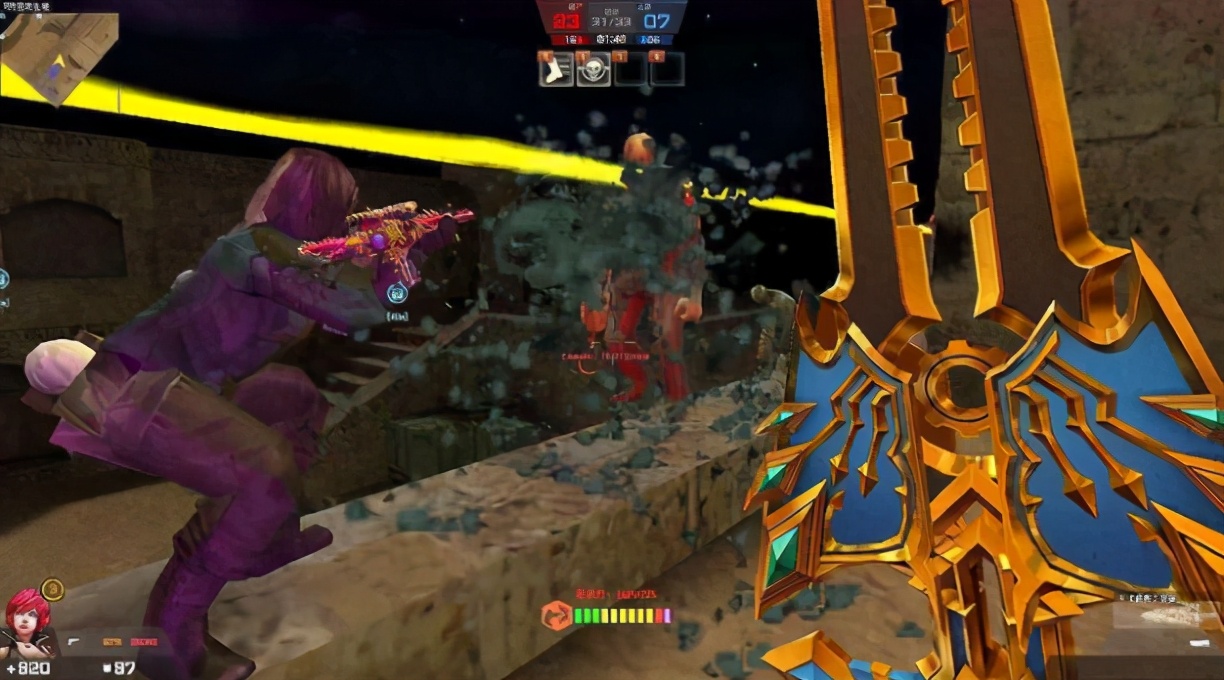This screenshot has height=680, width=1224.
Task: Click the orange hexagon charge icon
Action: (x=556, y=615)
